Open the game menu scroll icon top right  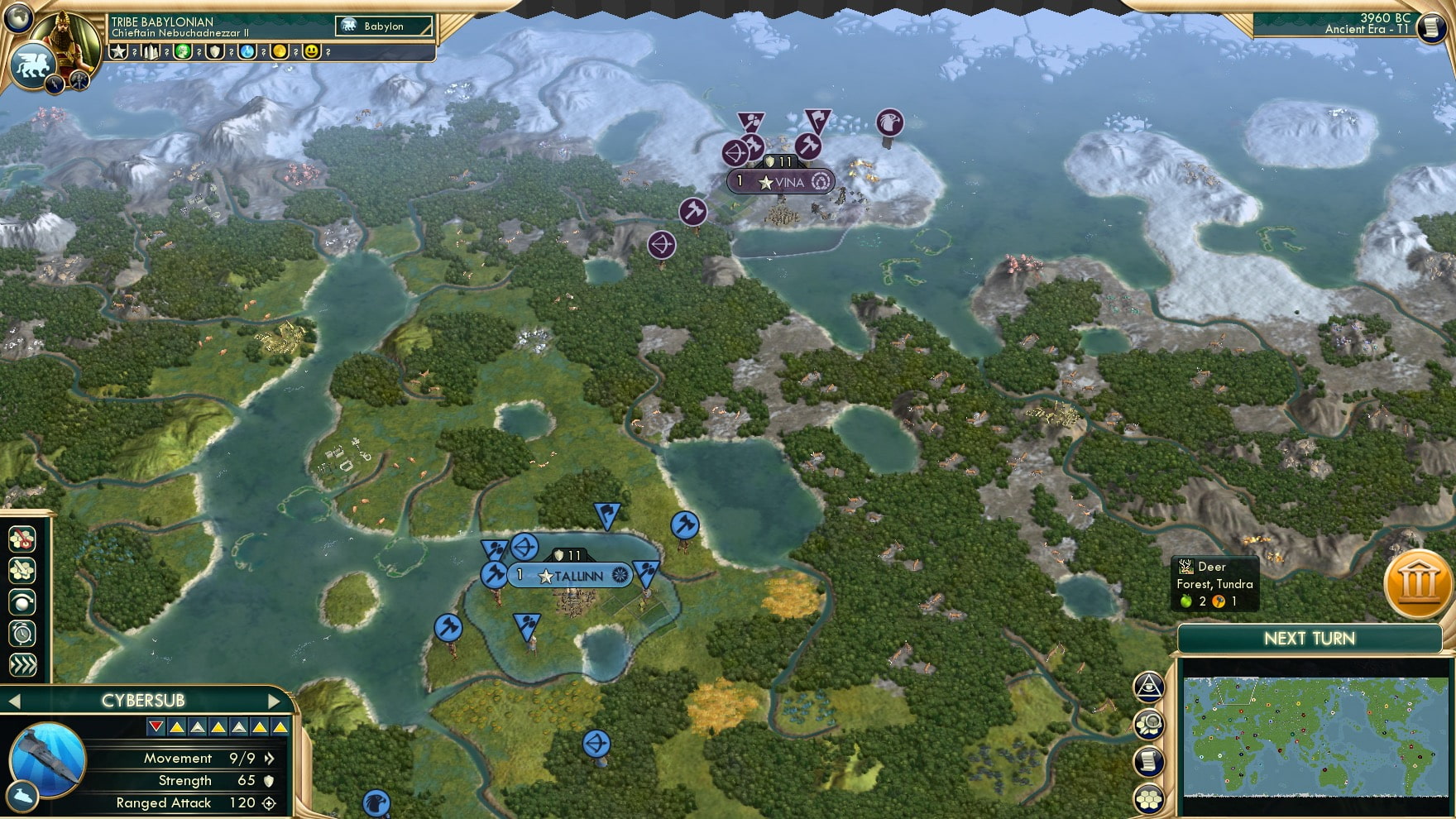point(1430,27)
